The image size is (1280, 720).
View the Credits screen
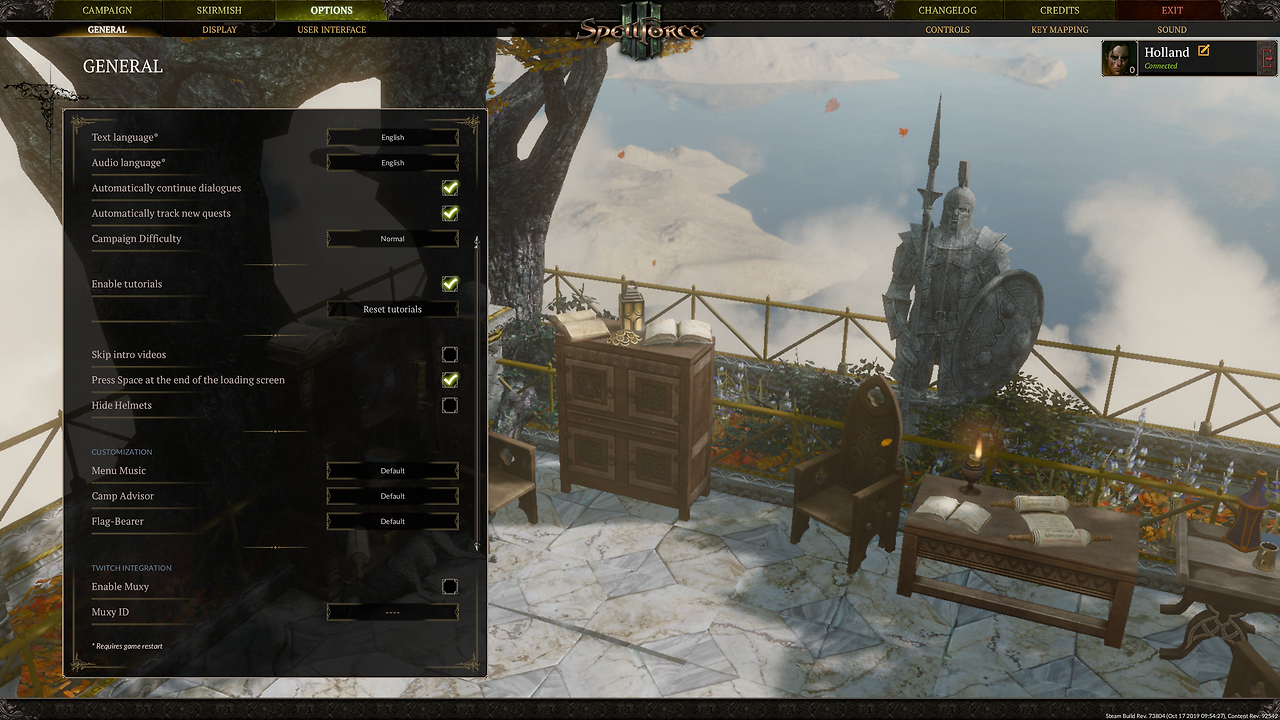coord(1059,10)
